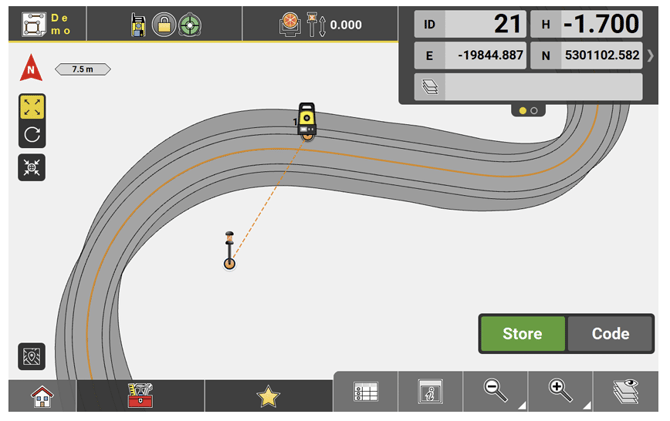This screenshot has height=421, width=670.
Task: Go to the home screen
Action: pyautogui.click(x=42, y=396)
